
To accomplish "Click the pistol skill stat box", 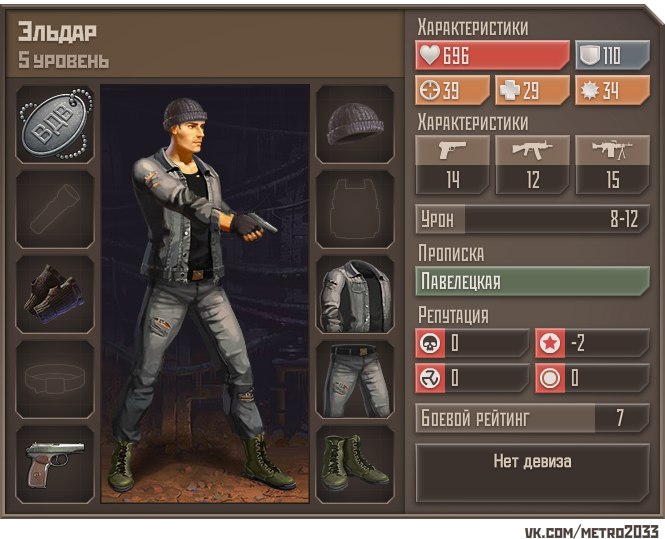I will point(452,165).
